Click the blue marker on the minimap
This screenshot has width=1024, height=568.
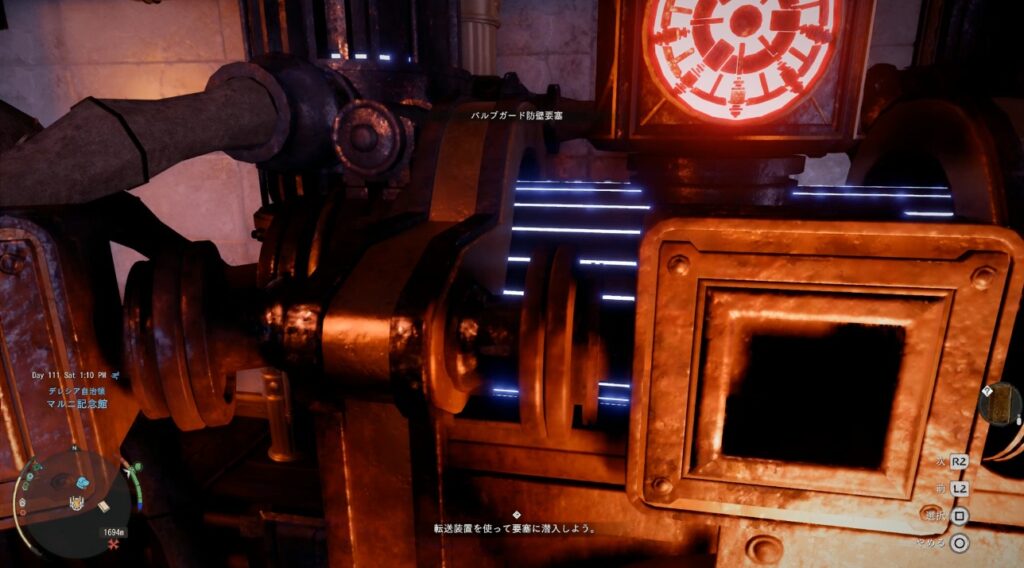(82, 482)
